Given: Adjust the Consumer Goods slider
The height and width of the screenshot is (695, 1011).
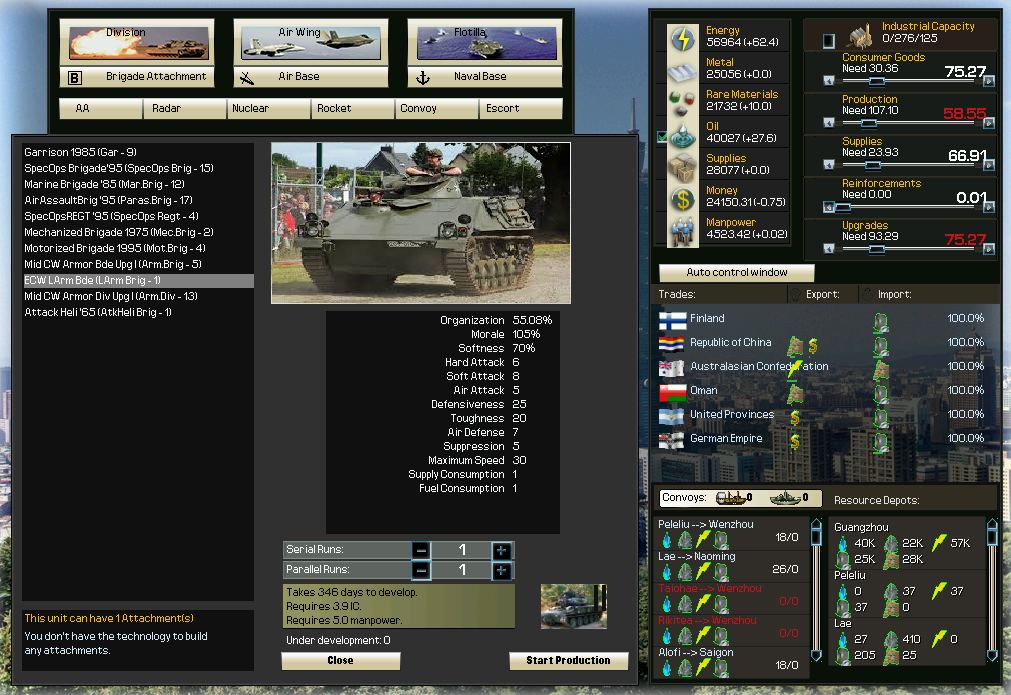Looking at the screenshot, I should [877, 82].
